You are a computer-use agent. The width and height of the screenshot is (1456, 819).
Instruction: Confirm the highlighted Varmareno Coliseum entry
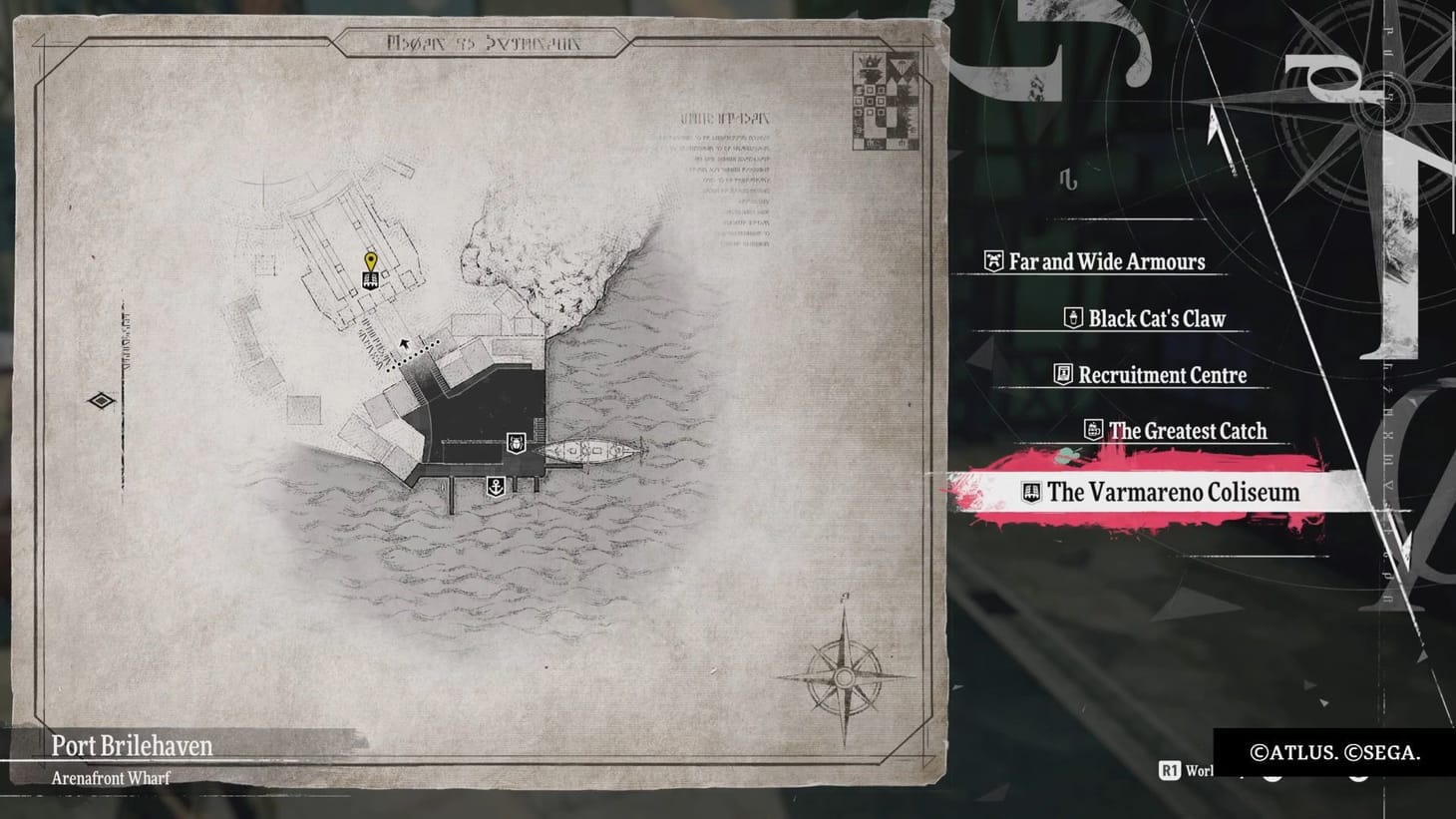pos(1172,492)
